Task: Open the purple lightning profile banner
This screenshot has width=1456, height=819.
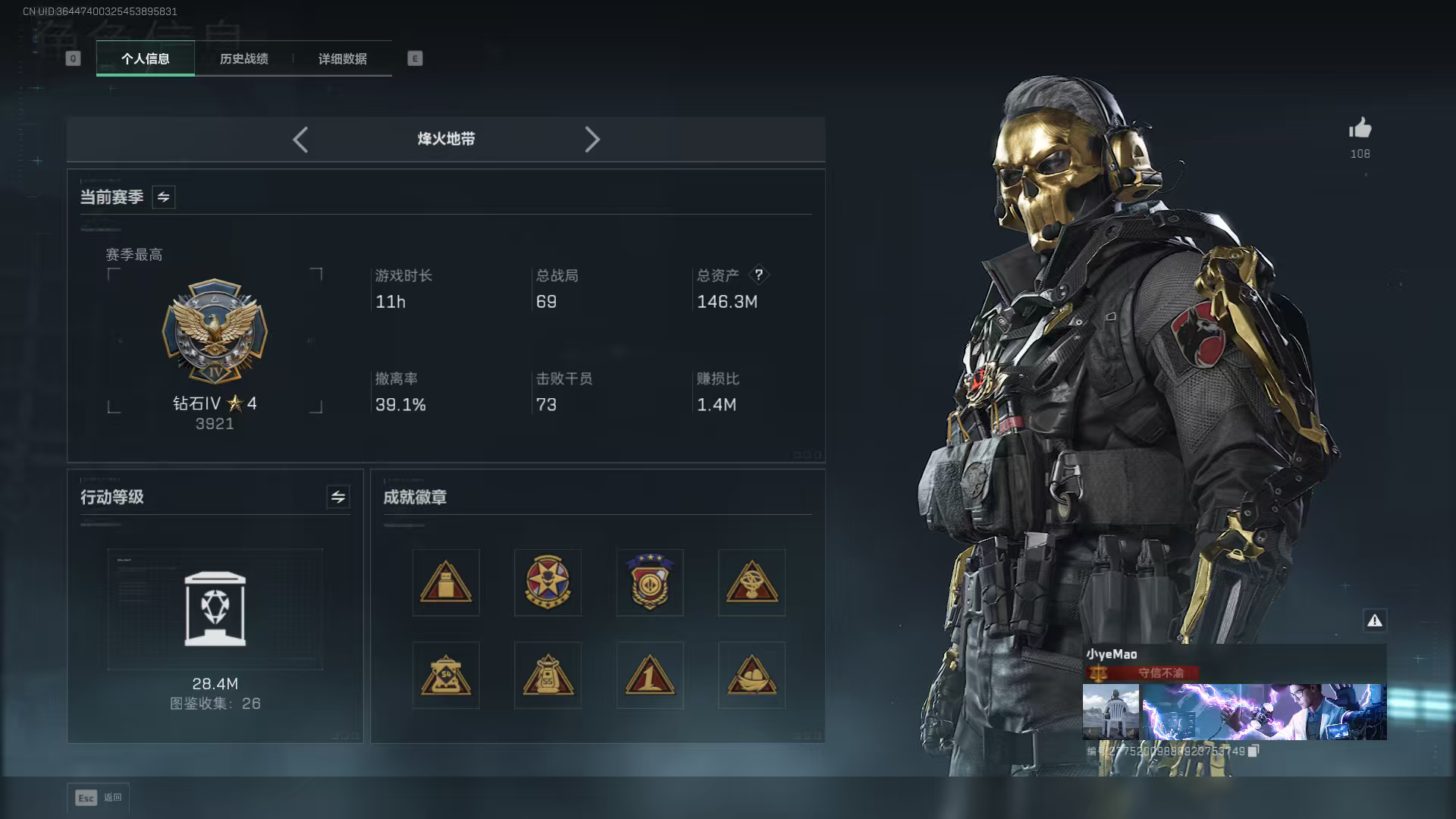Action: pyautogui.click(x=1264, y=711)
